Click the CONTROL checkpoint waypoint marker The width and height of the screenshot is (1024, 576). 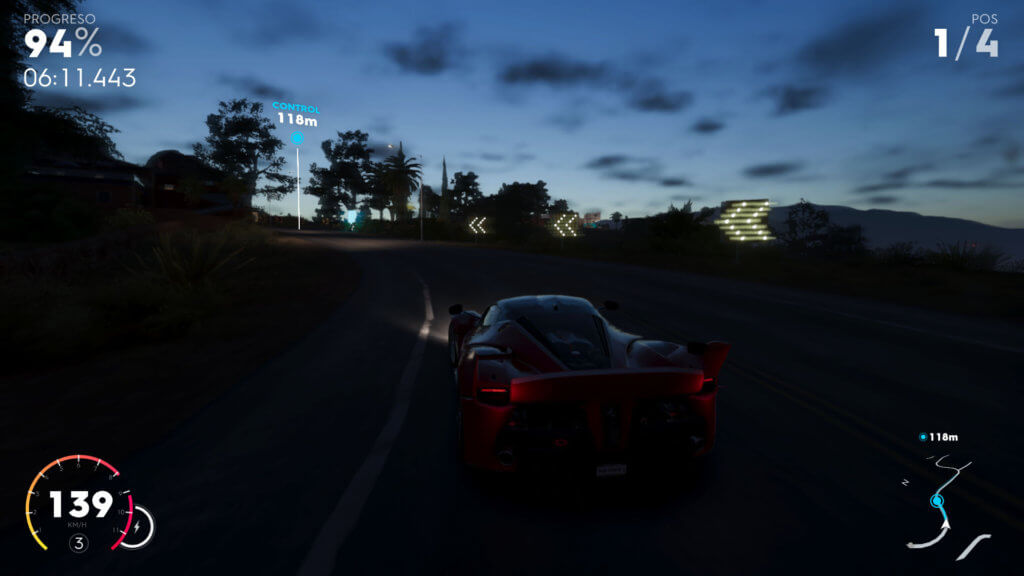pyautogui.click(x=297, y=137)
